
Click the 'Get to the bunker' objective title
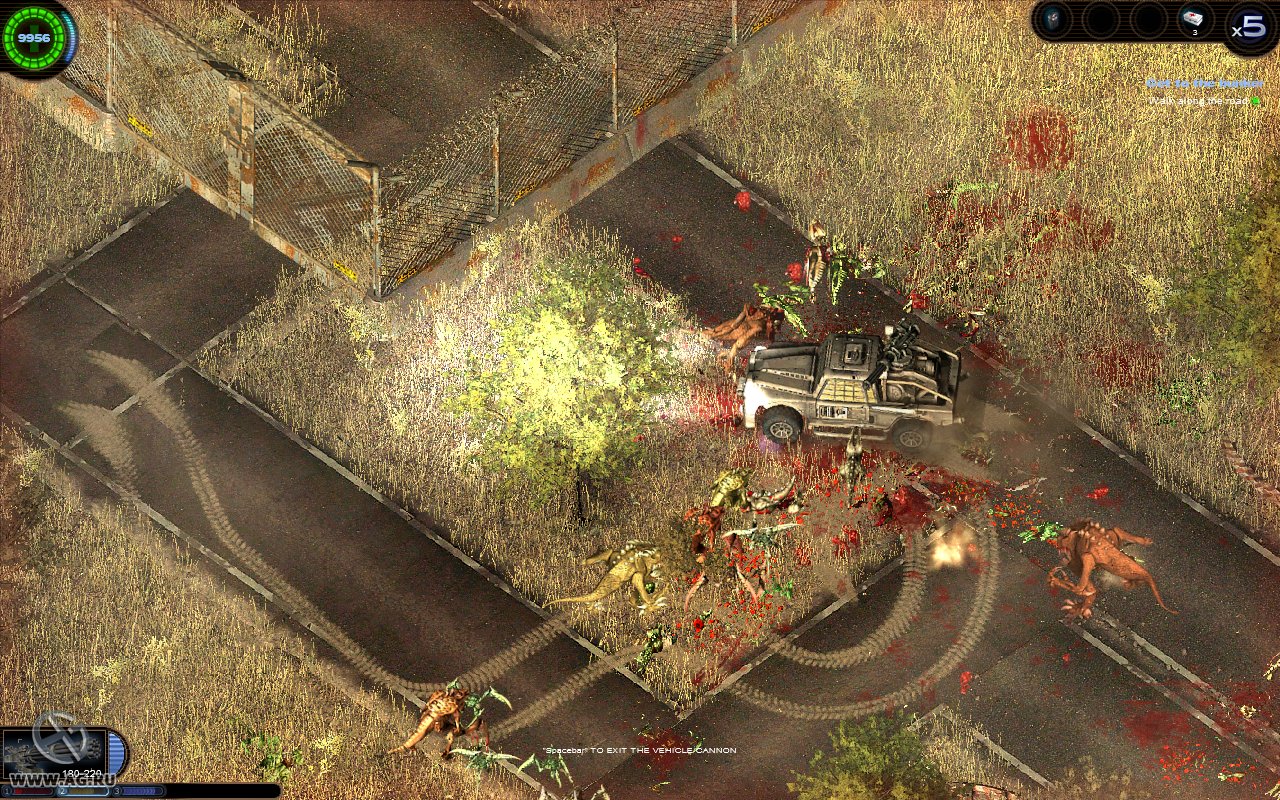click(1206, 83)
